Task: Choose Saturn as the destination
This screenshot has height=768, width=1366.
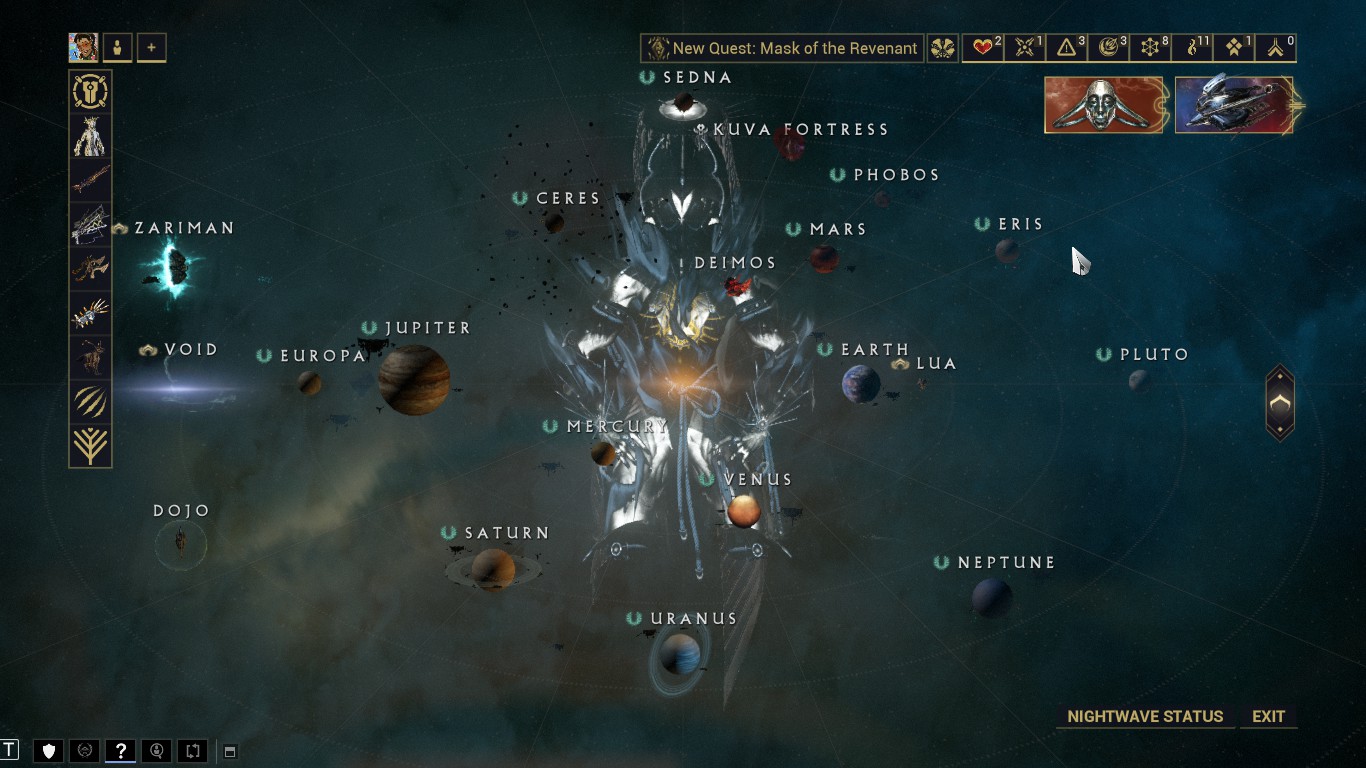Action: (493, 569)
